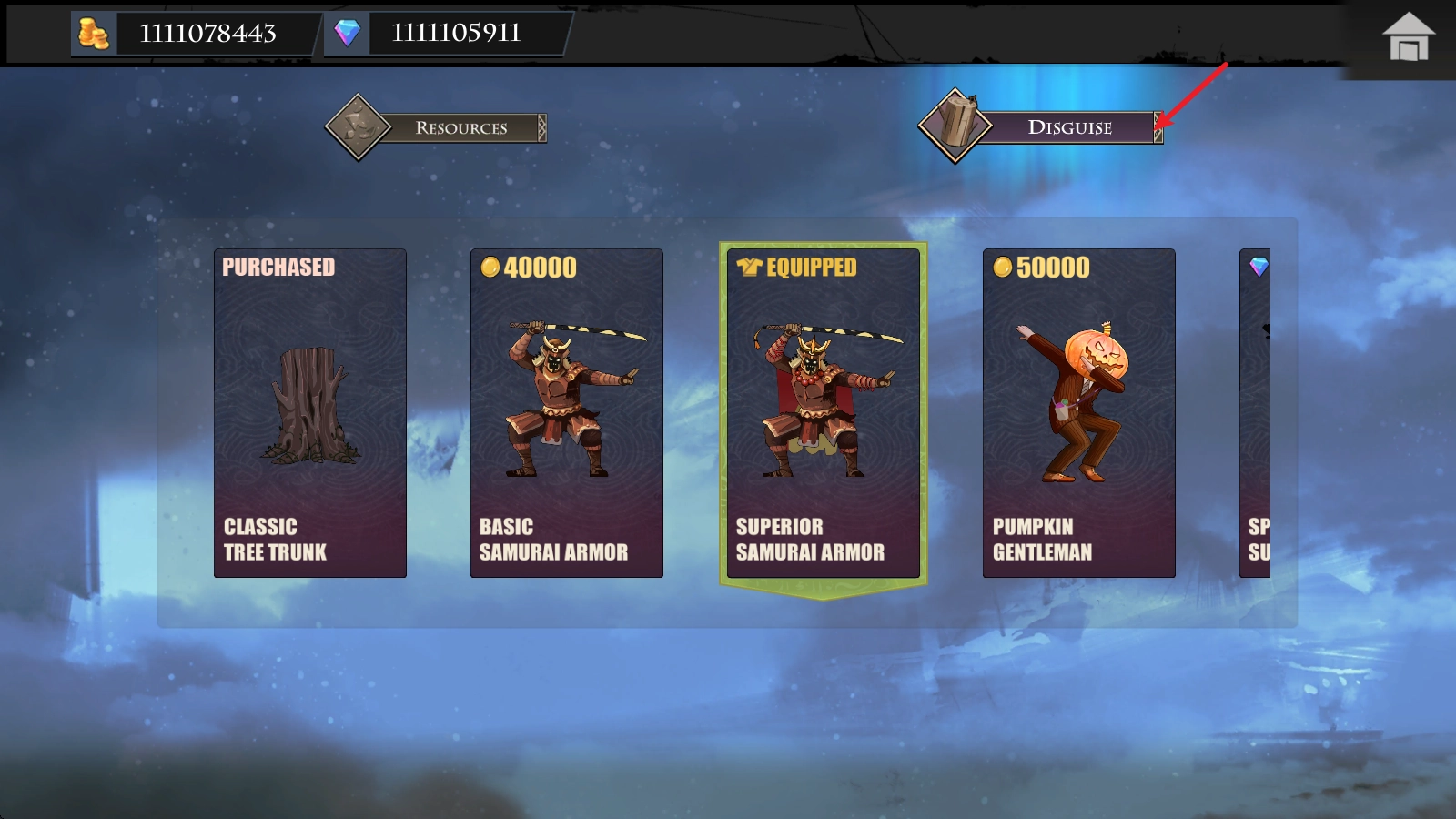Pick the Pumpkin Gentleman disguise card
The width and height of the screenshot is (1456, 819).
(x=1079, y=413)
